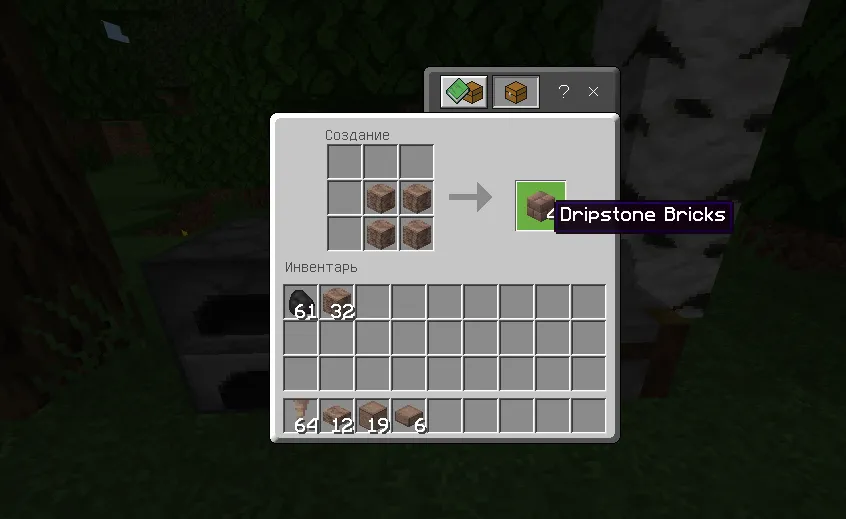Switch to the chest inventory tab

[x=516, y=92]
